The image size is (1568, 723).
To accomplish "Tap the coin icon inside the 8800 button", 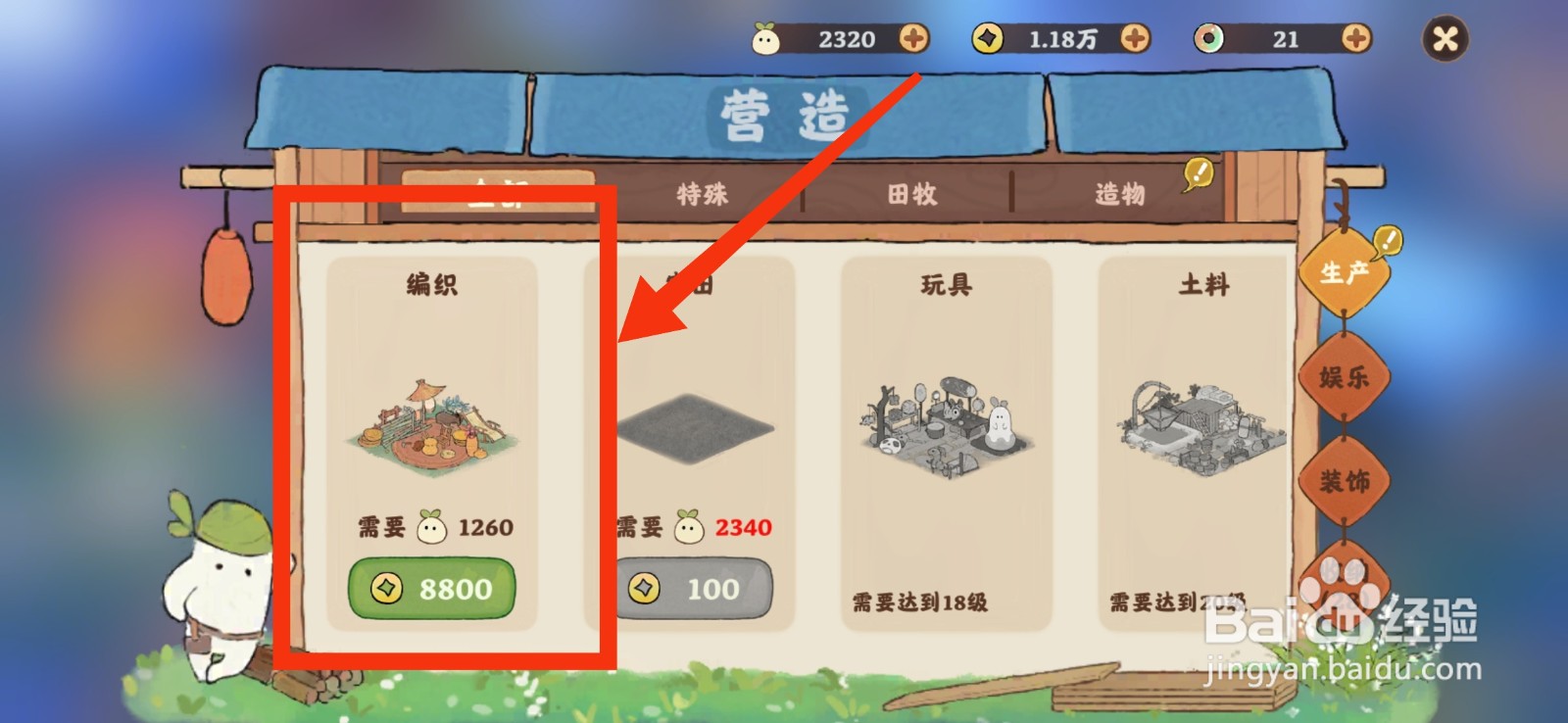I will pyautogui.click(x=385, y=589).
